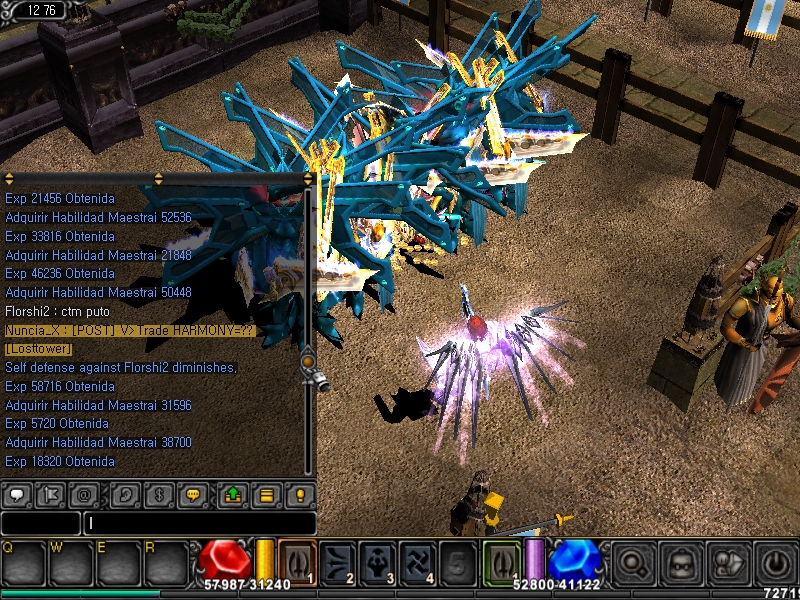
Task: Select the green-framed active trident skill
Action: [502, 561]
